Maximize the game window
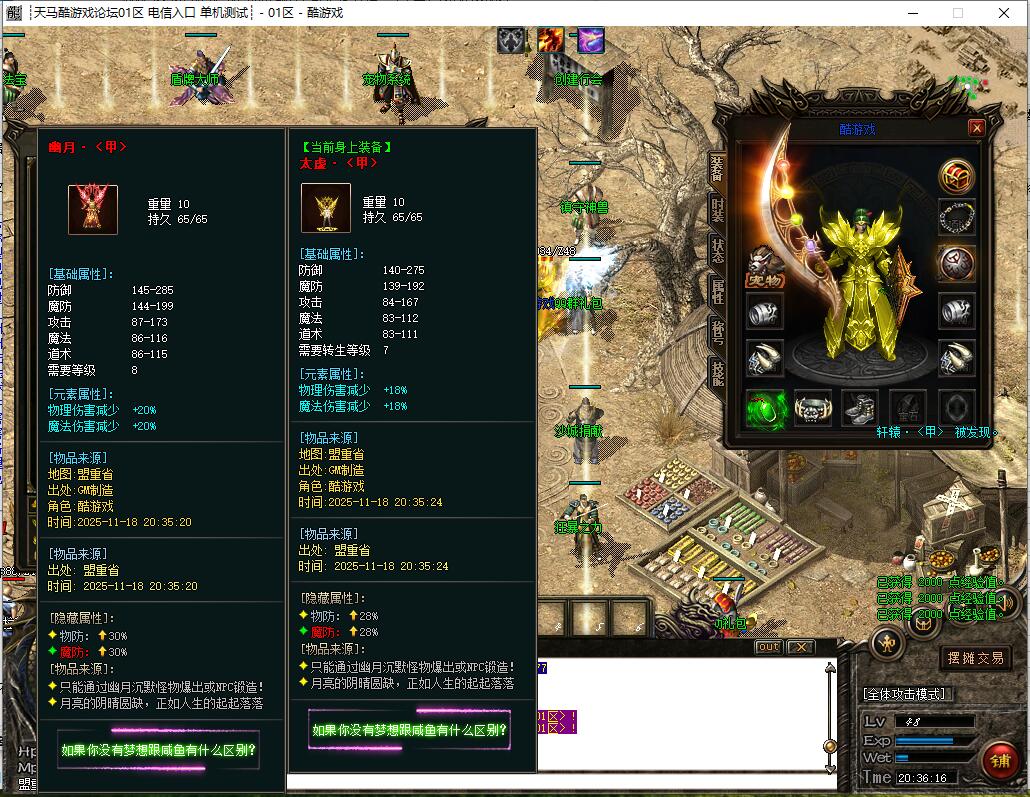Image resolution: width=1030 pixels, height=797 pixels. click(957, 13)
